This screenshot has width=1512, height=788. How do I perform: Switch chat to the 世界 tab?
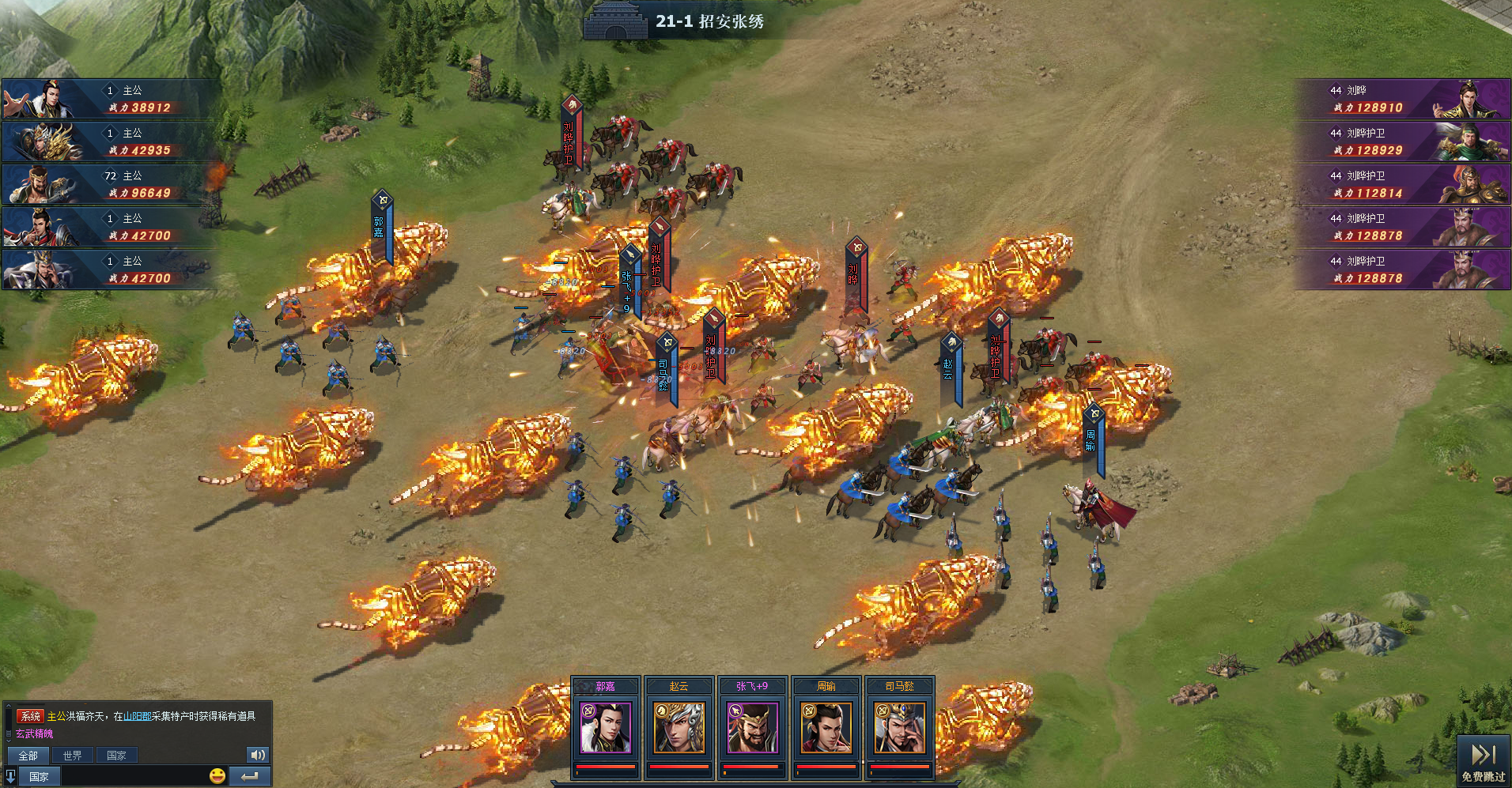coord(72,756)
